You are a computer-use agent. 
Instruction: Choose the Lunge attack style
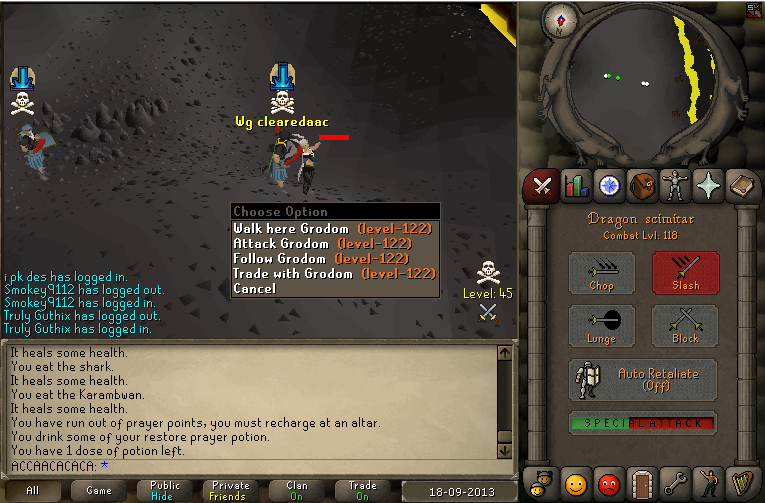click(602, 327)
